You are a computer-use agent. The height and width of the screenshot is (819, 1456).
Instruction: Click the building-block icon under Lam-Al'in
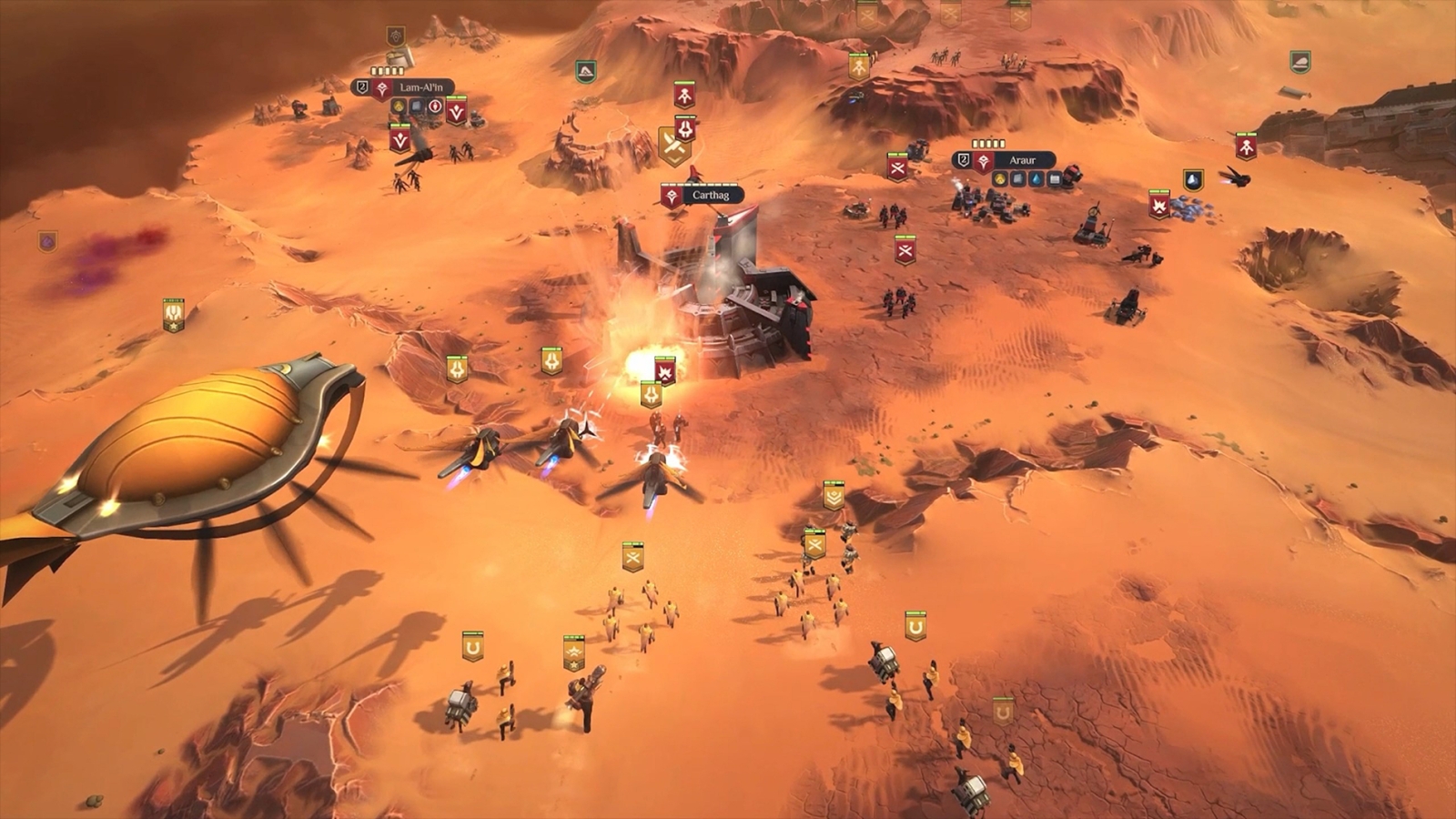(415, 106)
